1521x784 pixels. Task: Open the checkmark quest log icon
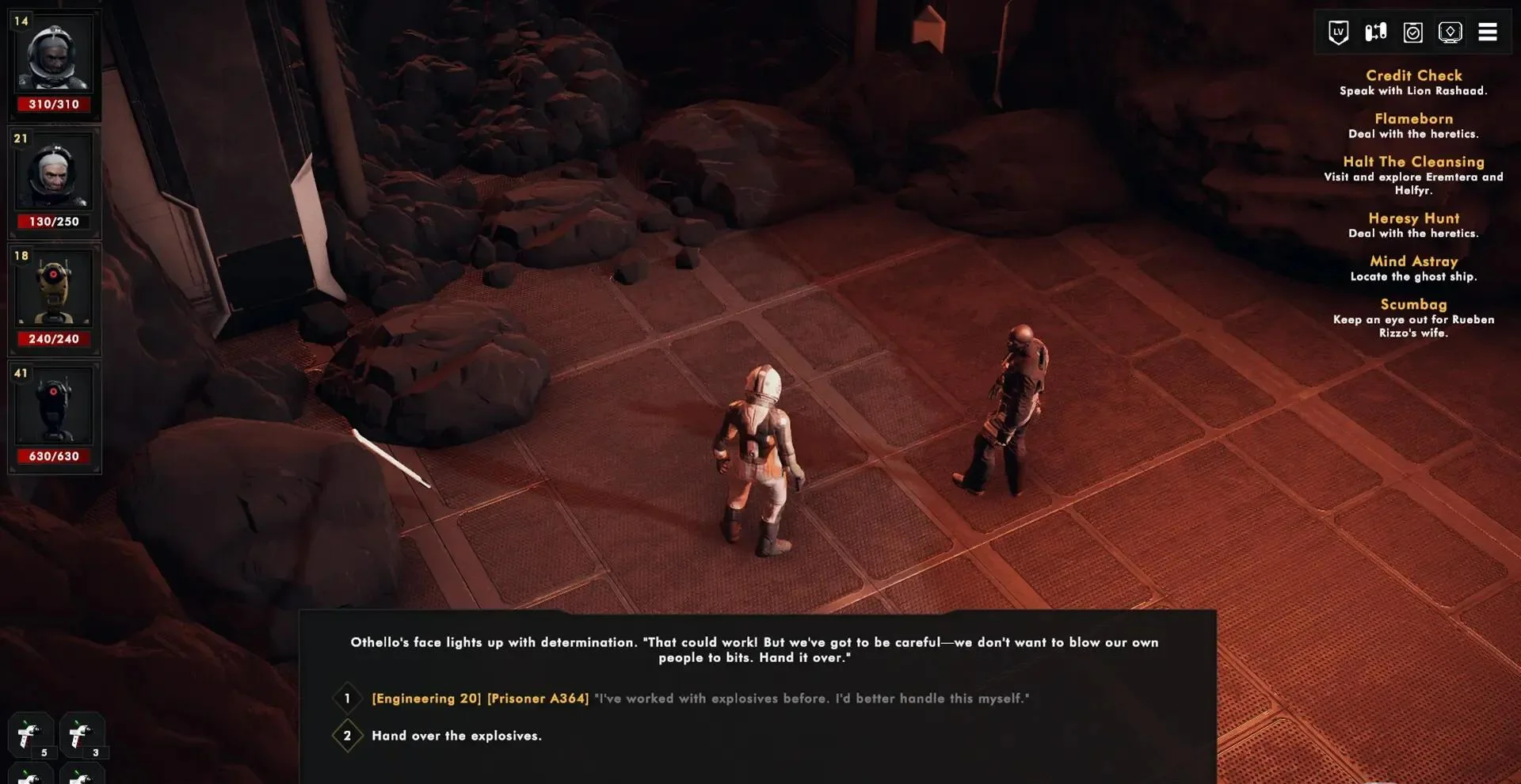tap(1412, 32)
